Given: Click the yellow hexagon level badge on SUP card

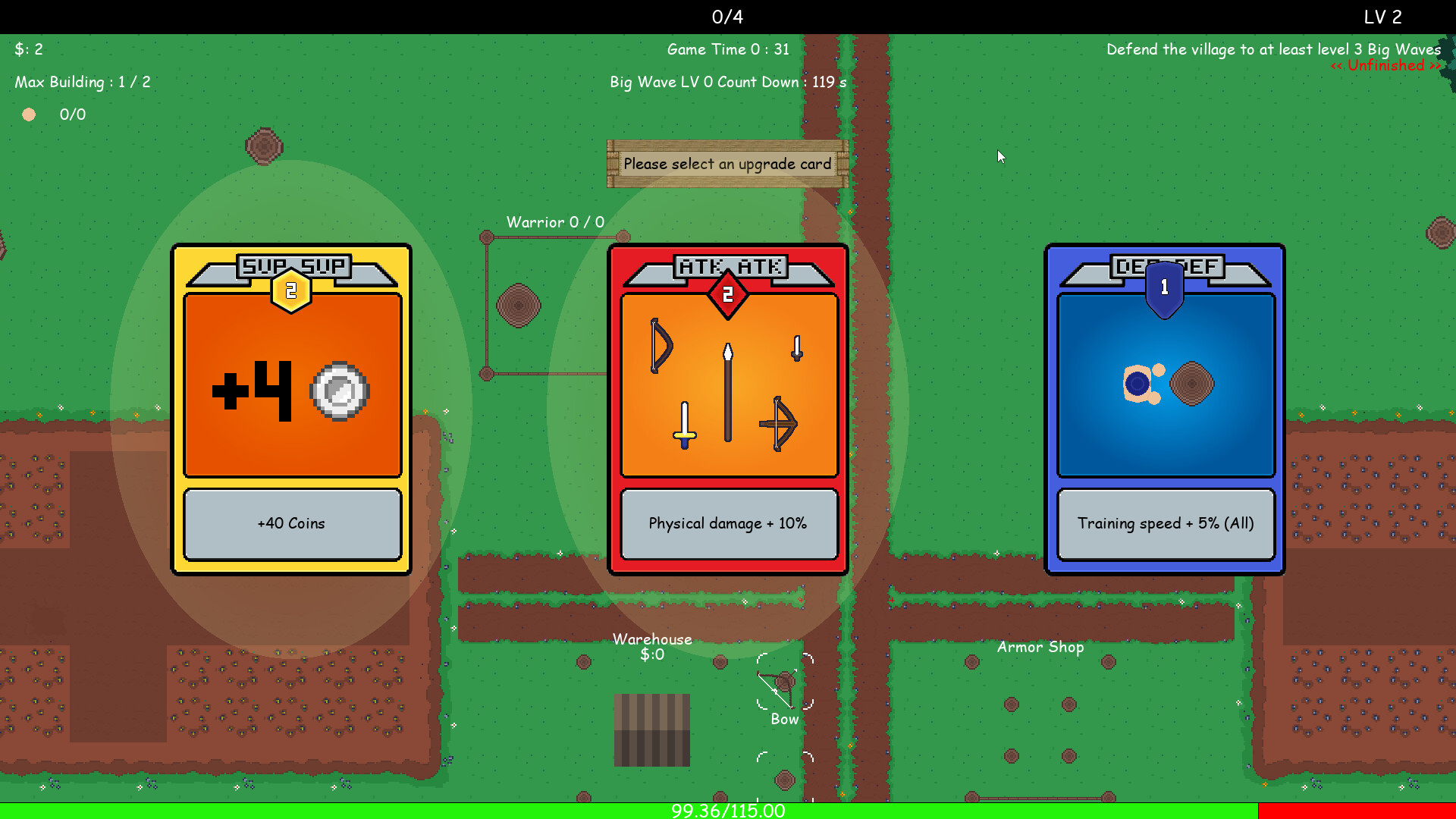Looking at the screenshot, I should pos(291,288).
